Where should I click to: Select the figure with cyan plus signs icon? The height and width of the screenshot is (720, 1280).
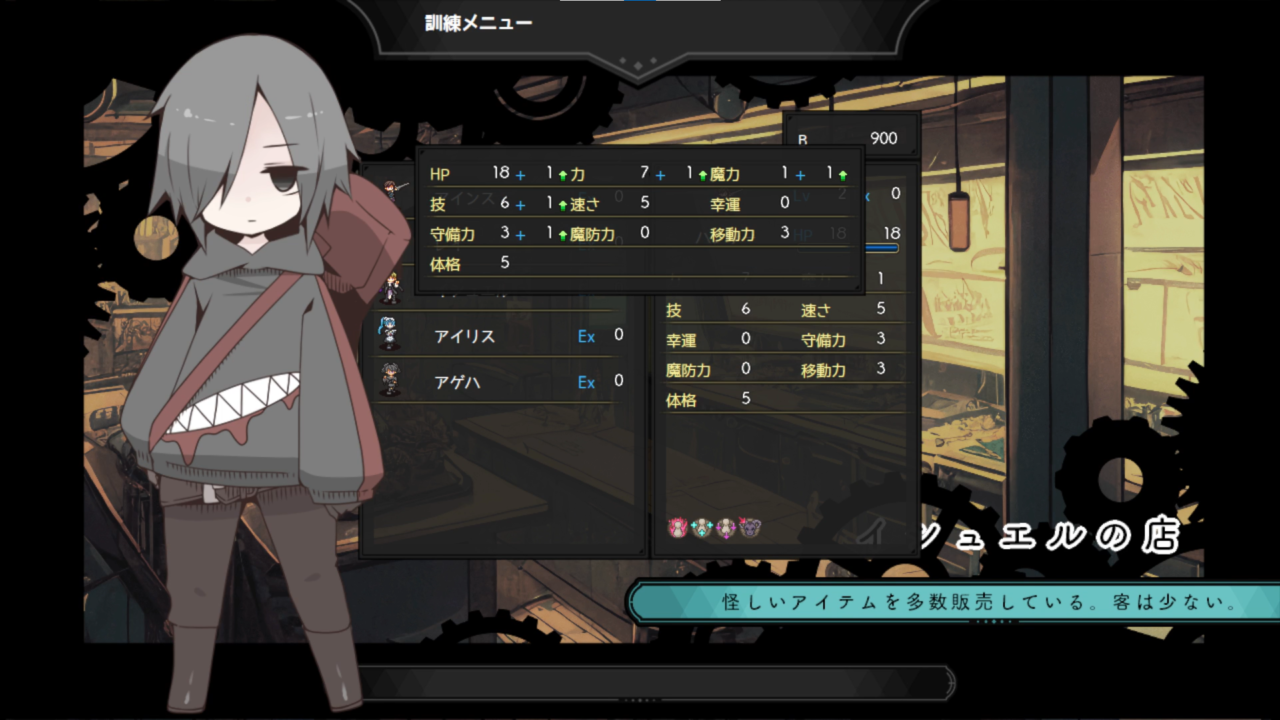click(702, 527)
